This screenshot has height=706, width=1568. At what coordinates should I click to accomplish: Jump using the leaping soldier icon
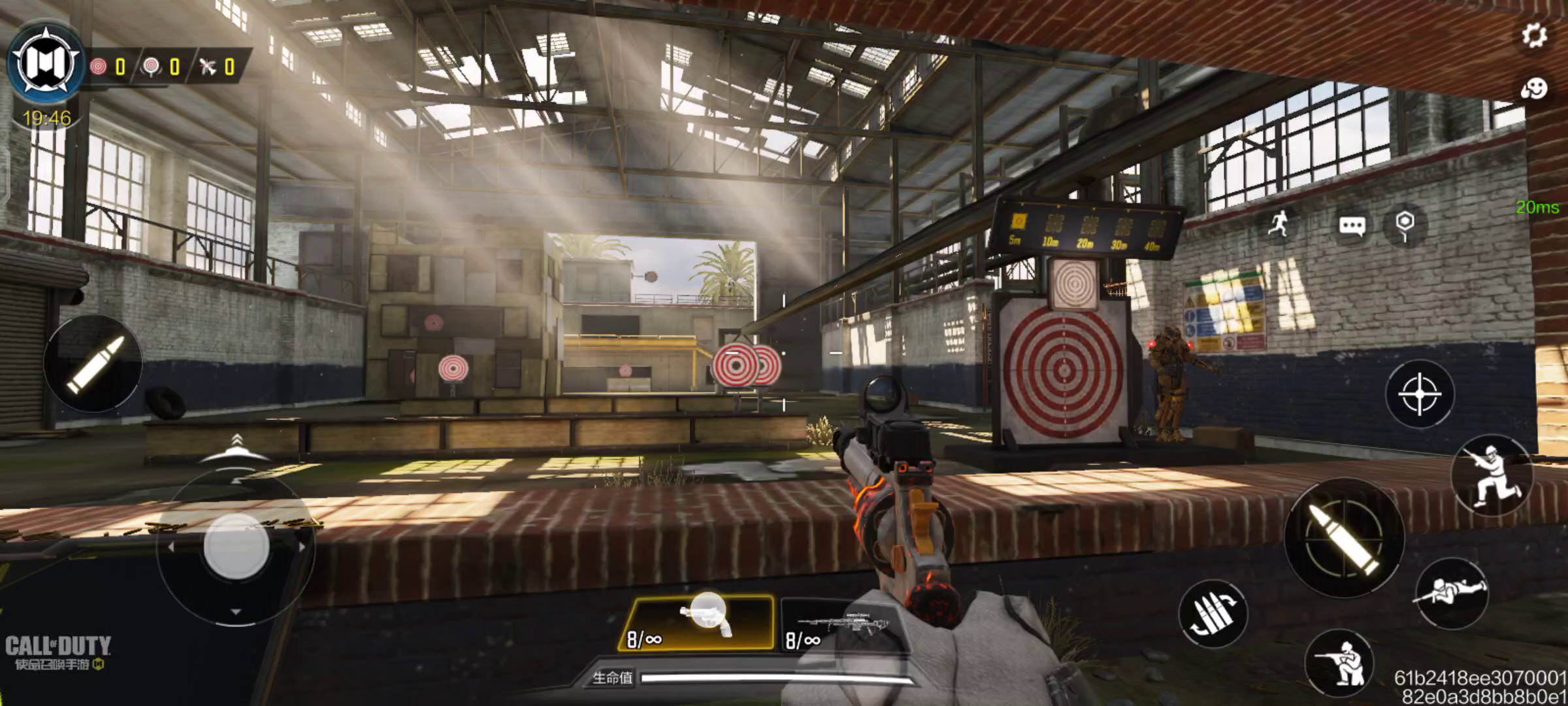click(x=1491, y=475)
